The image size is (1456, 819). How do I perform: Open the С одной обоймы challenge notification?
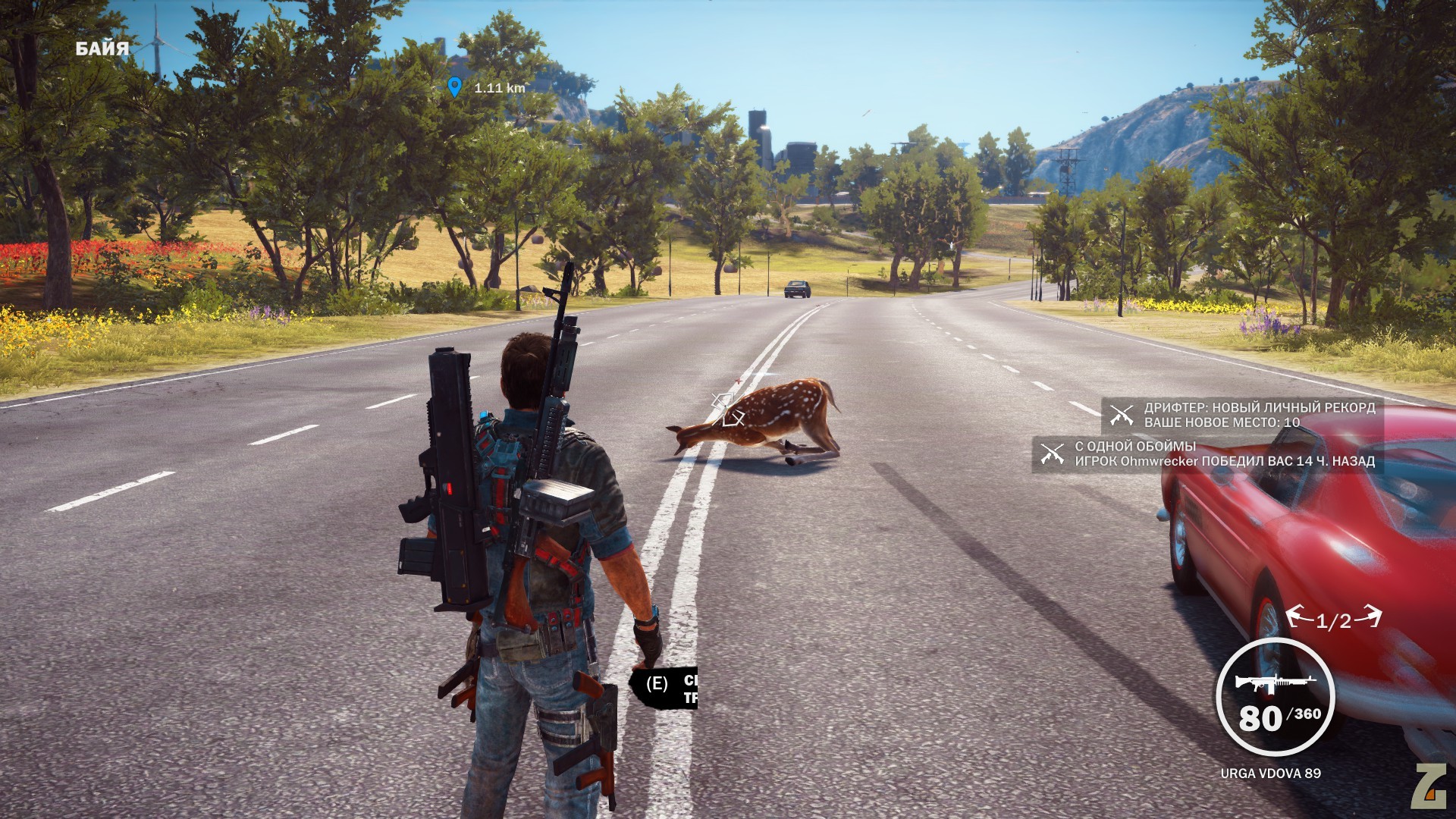click(1207, 453)
